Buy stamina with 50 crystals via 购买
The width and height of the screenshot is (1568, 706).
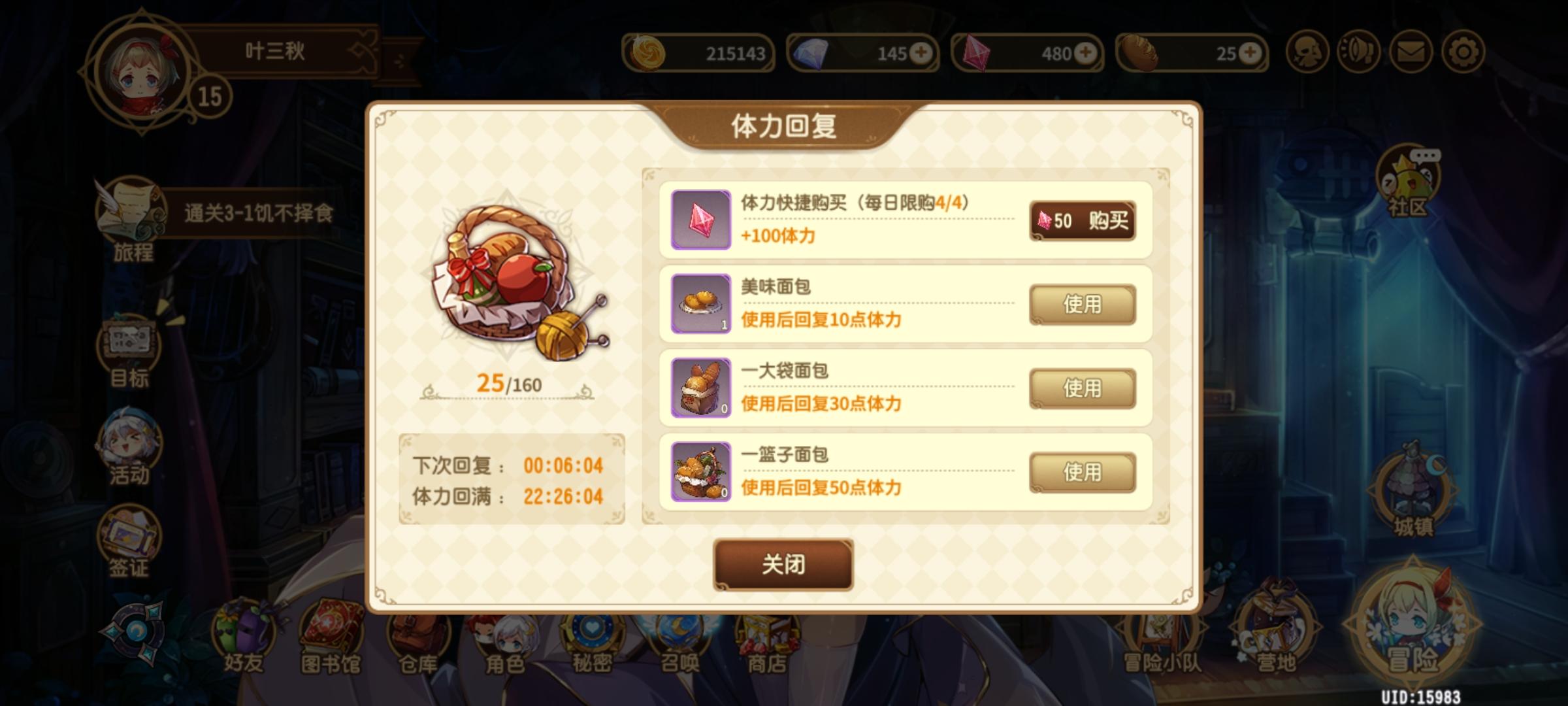pos(1084,221)
